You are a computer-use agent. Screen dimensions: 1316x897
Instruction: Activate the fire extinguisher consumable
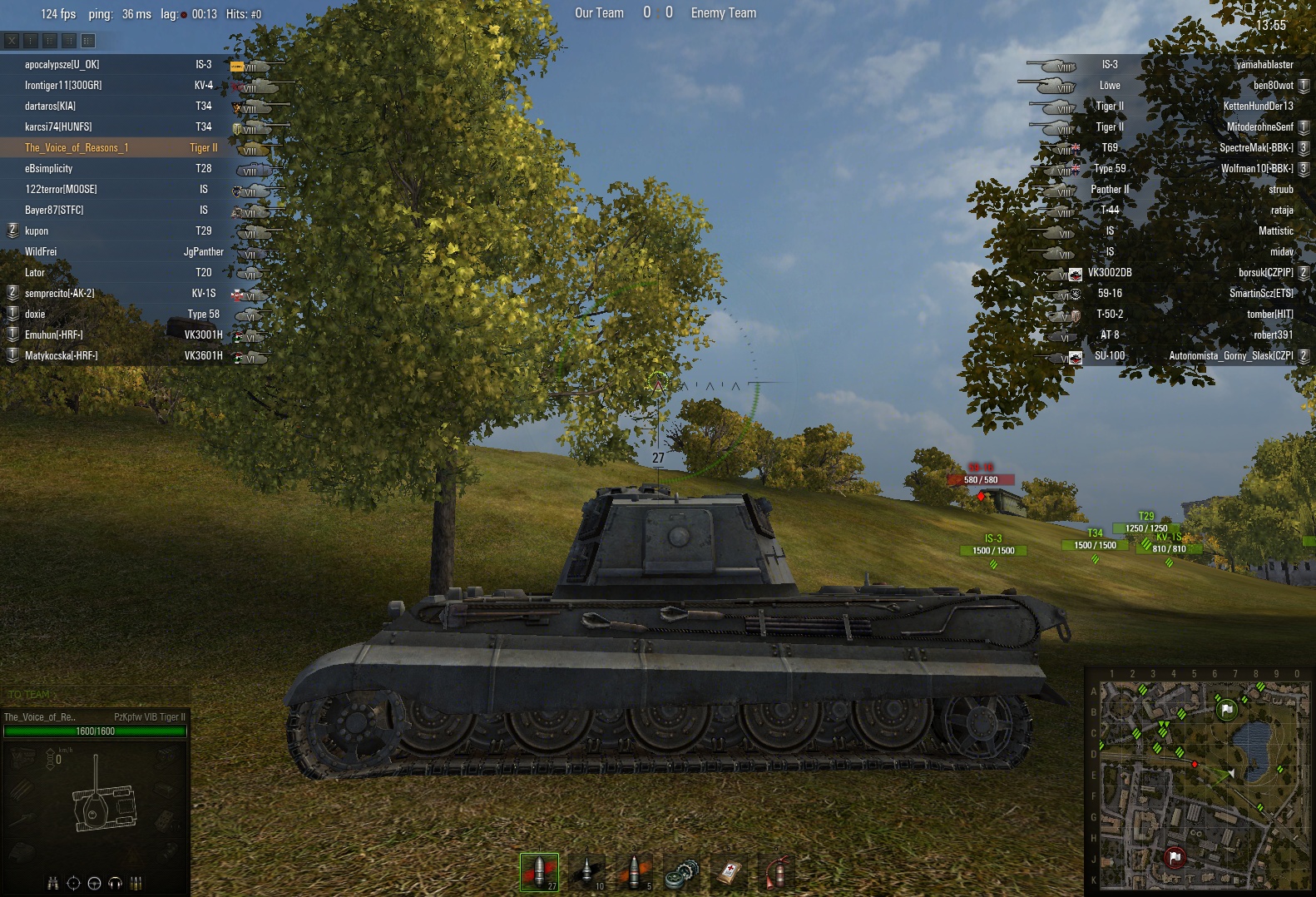pos(776,873)
